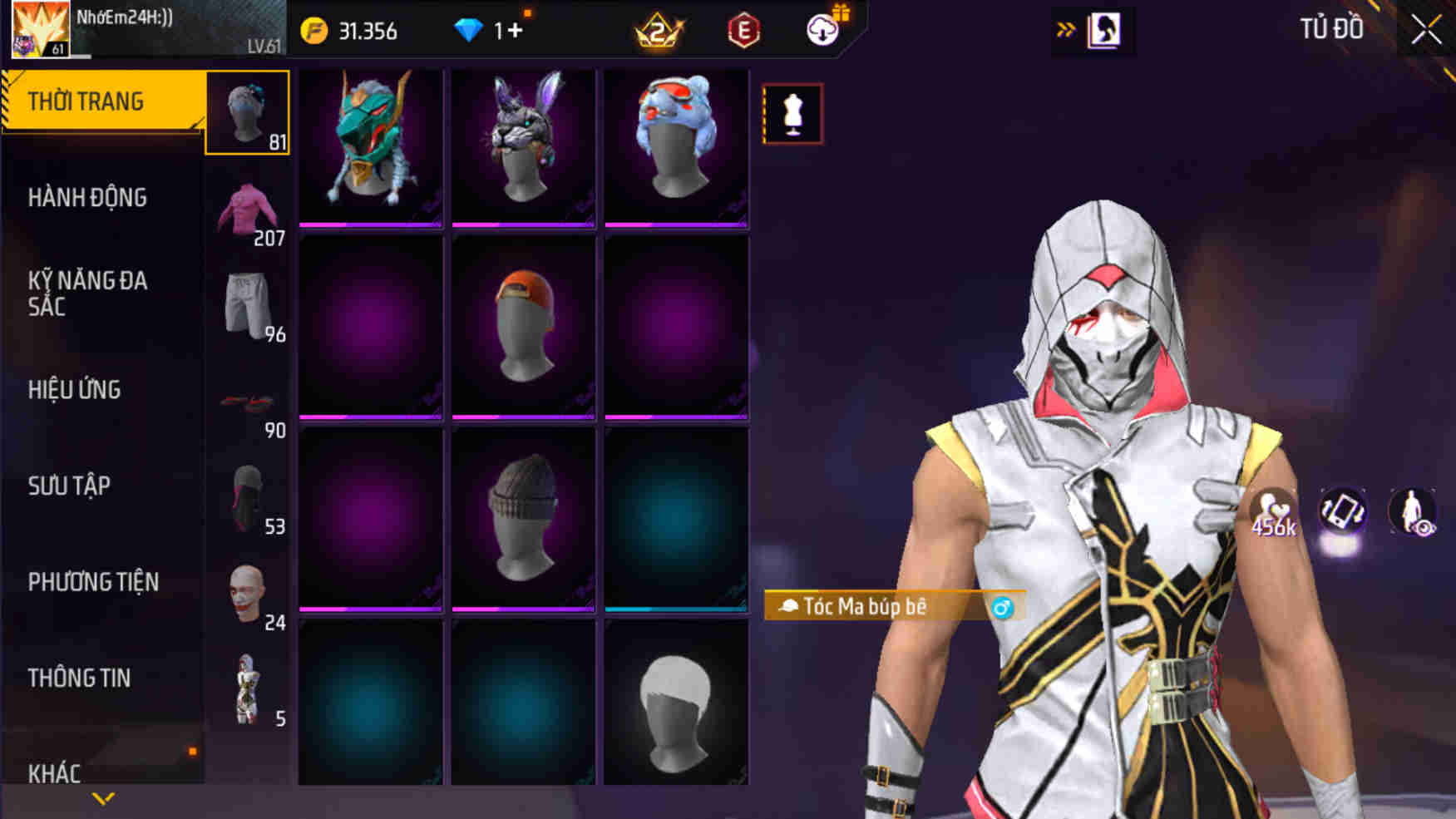Open the mannequin preview icon

pyautogui.click(x=794, y=114)
